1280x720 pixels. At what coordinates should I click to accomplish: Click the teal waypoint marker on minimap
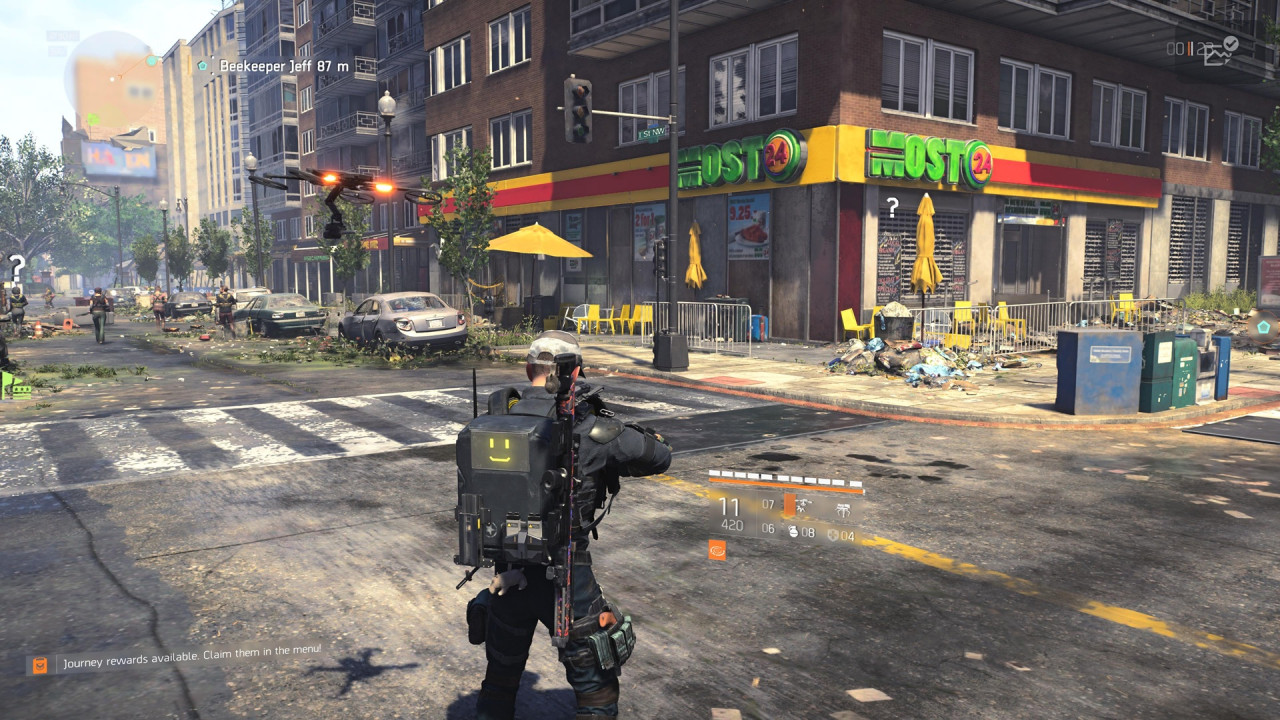[152, 60]
